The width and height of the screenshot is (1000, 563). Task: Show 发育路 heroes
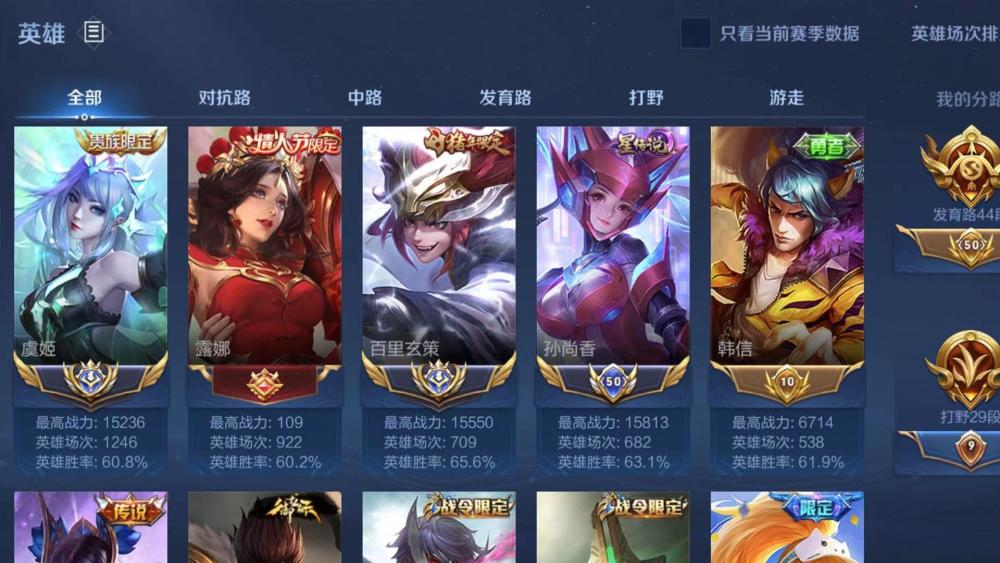point(505,98)
